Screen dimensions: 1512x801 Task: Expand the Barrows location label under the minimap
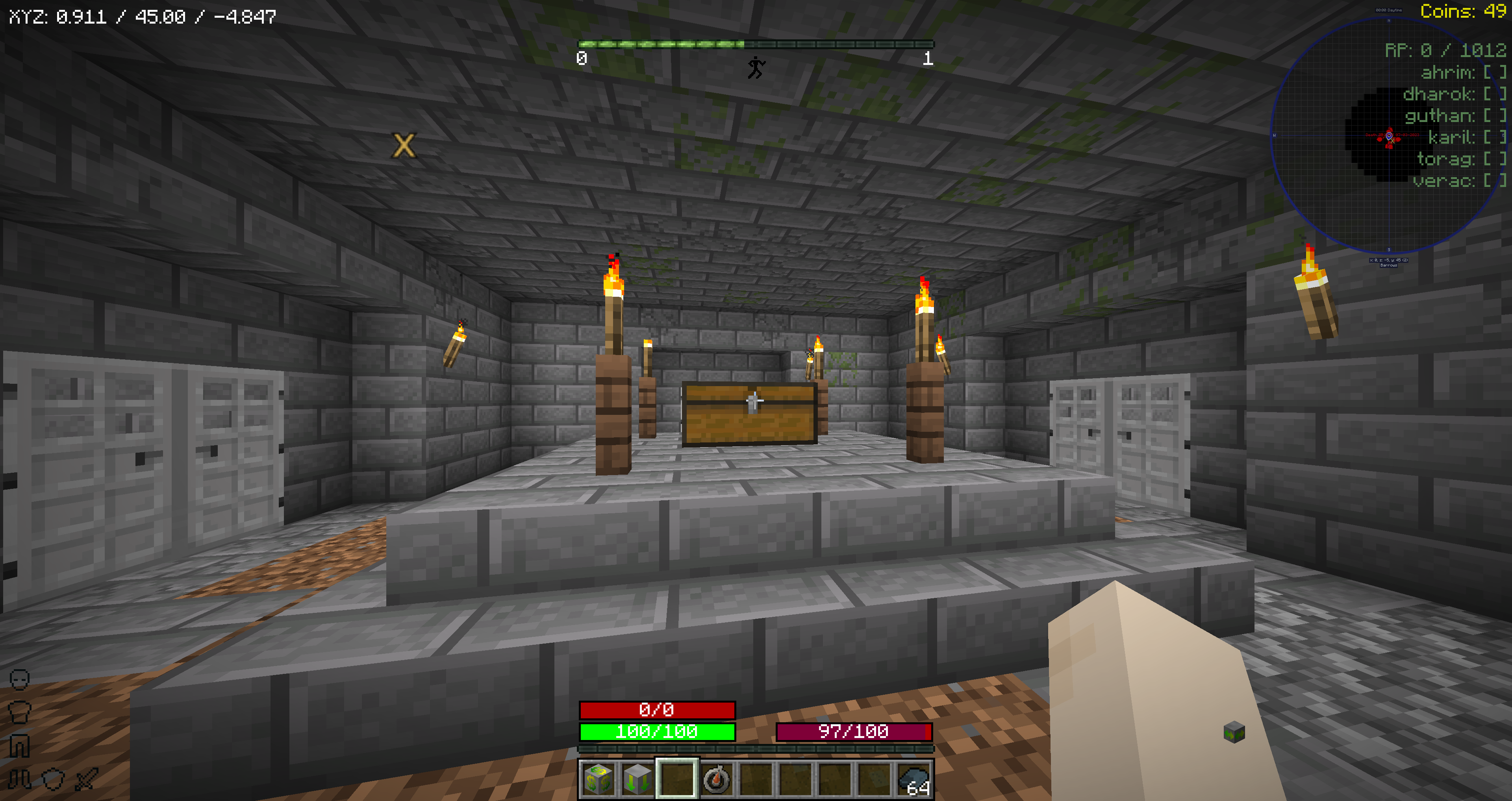click(x=1389, y=265)
